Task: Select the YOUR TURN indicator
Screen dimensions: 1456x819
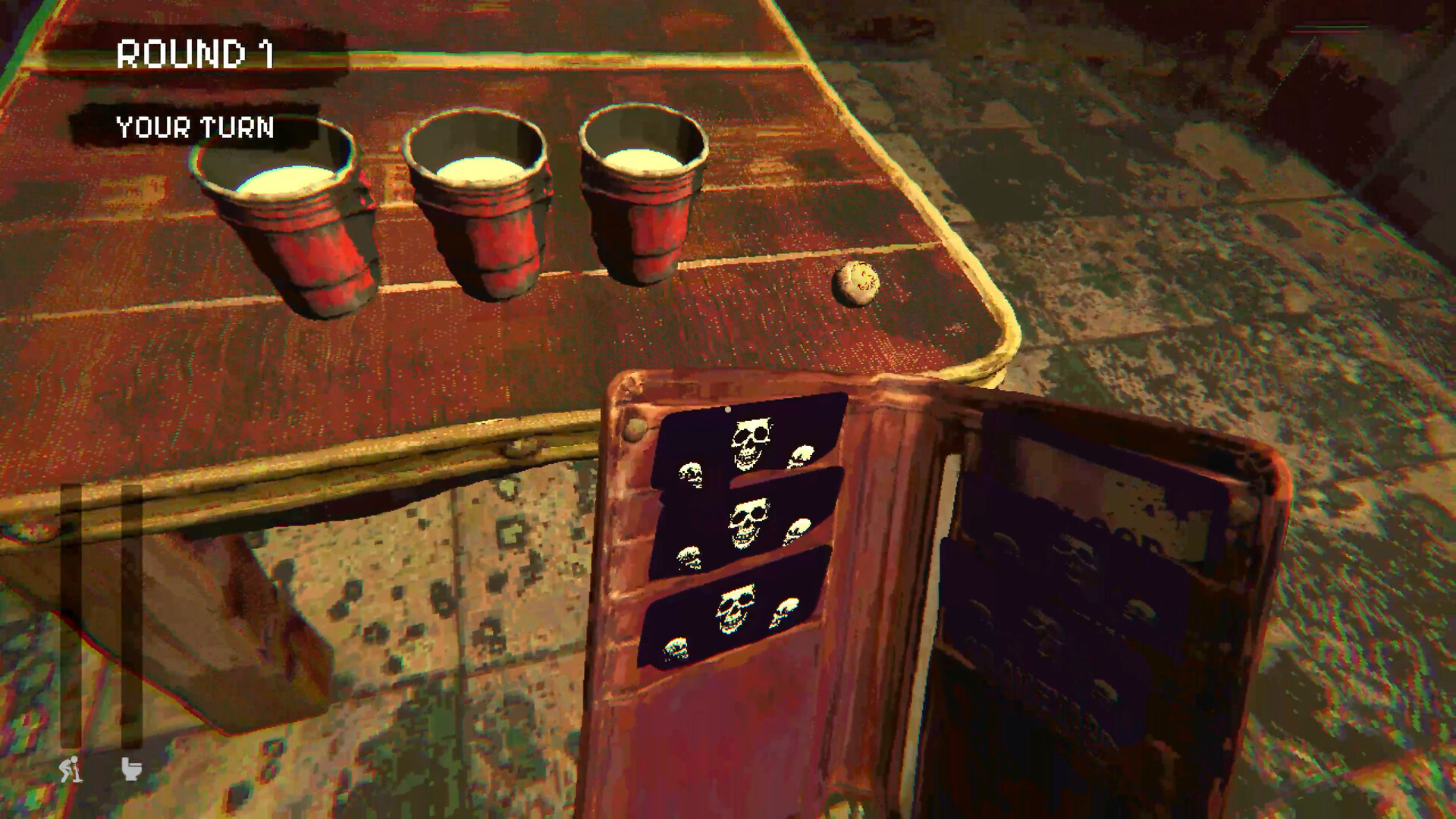Action: point(194,127)
